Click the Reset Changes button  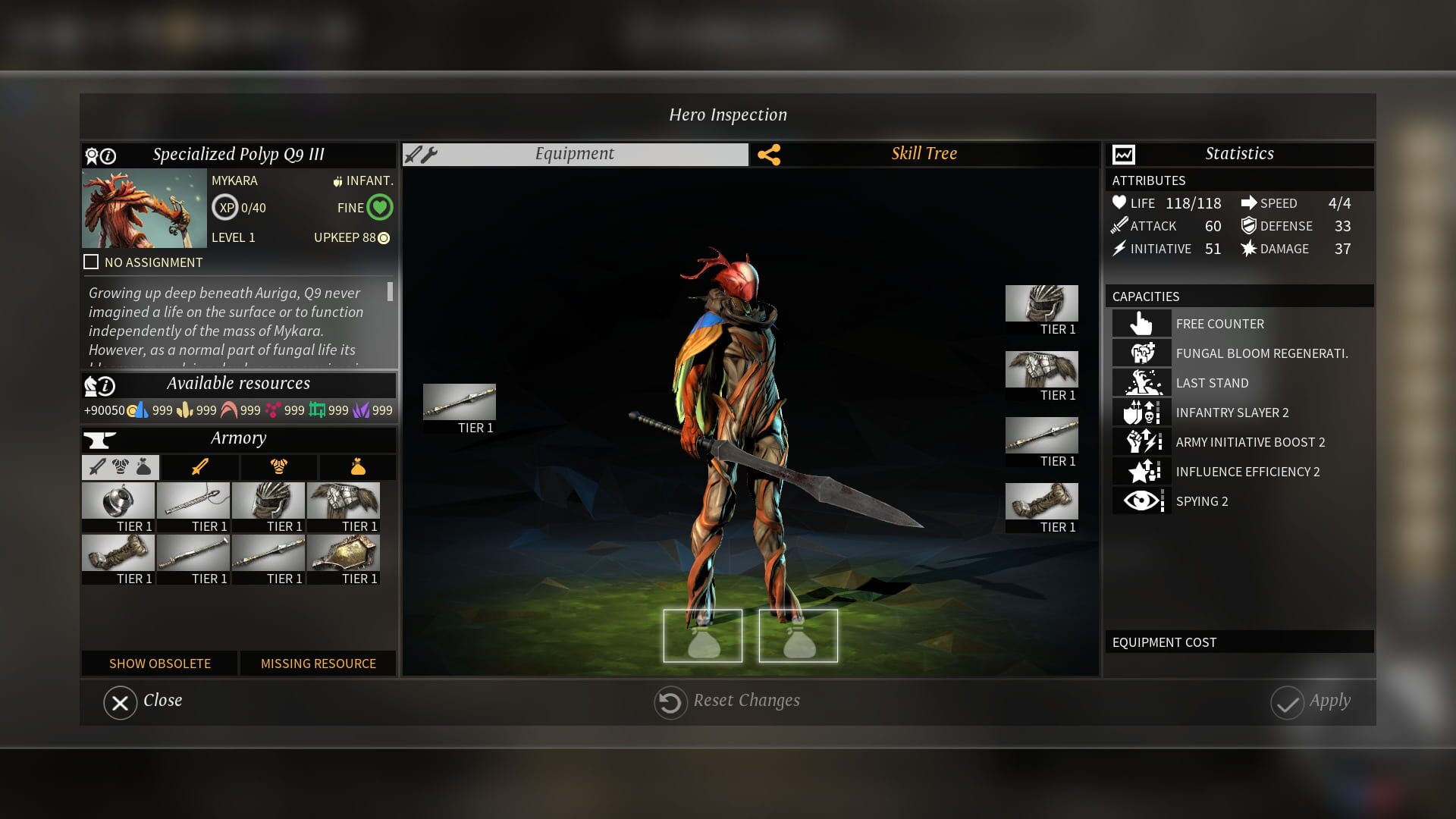point(726,701)
